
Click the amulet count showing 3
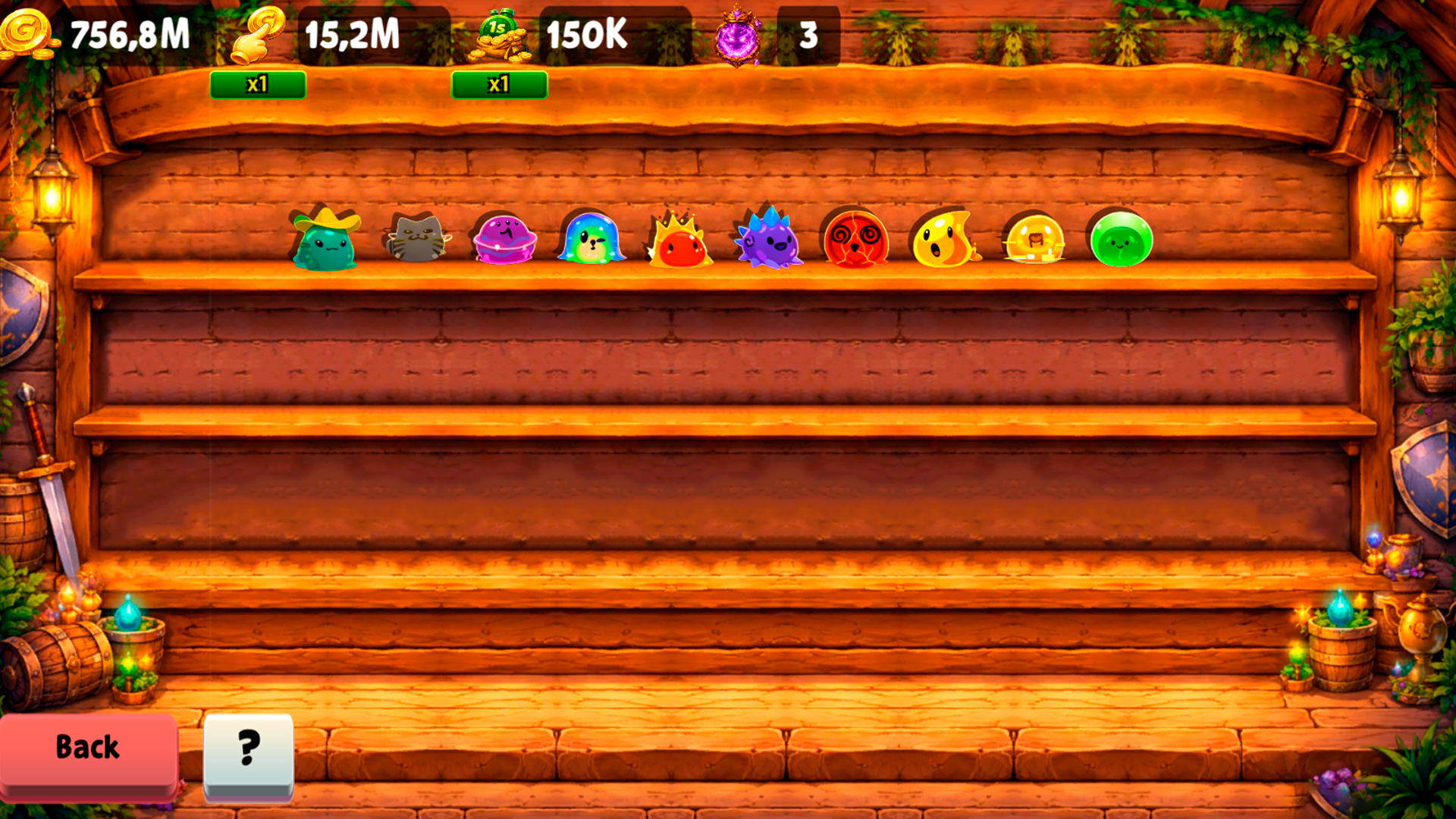tap(808, 34)
